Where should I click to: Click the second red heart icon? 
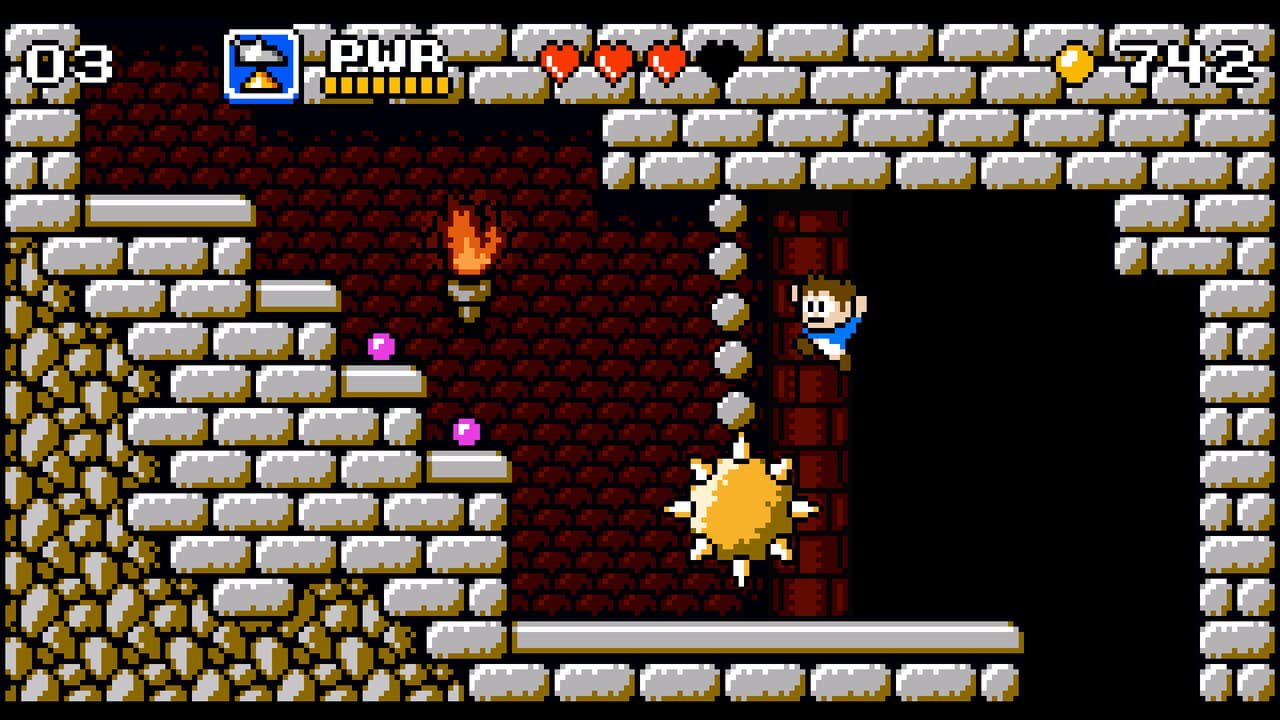615,60
